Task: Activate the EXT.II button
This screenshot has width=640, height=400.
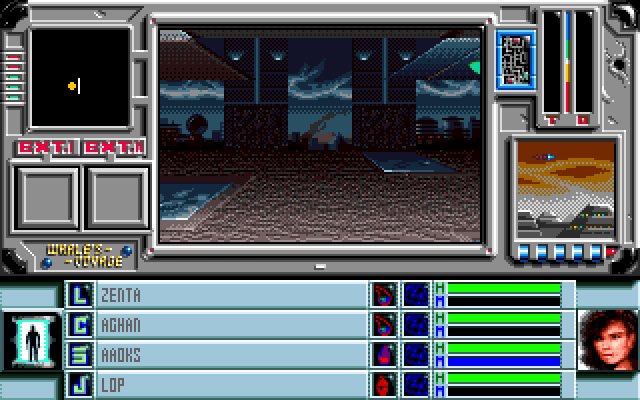Action: tap(113, 149)
